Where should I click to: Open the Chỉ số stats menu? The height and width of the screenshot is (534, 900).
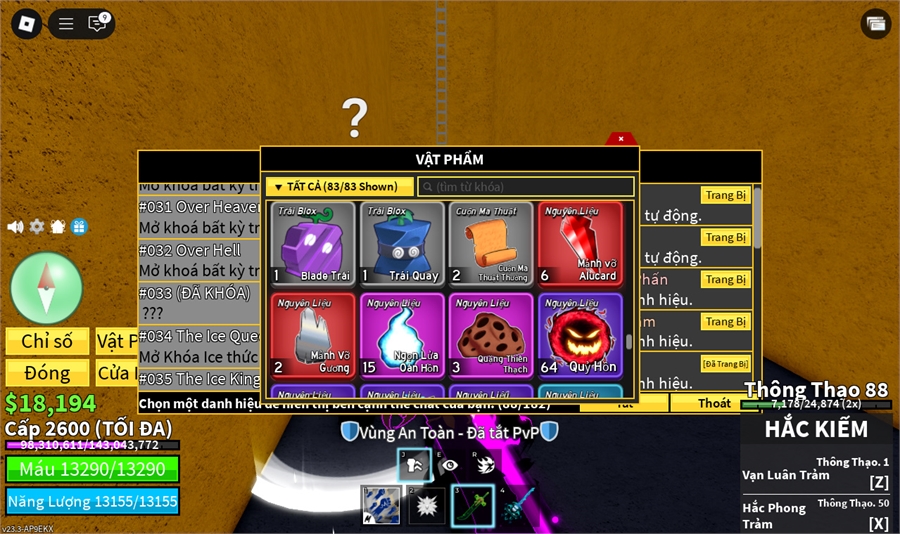coord(47,341)
